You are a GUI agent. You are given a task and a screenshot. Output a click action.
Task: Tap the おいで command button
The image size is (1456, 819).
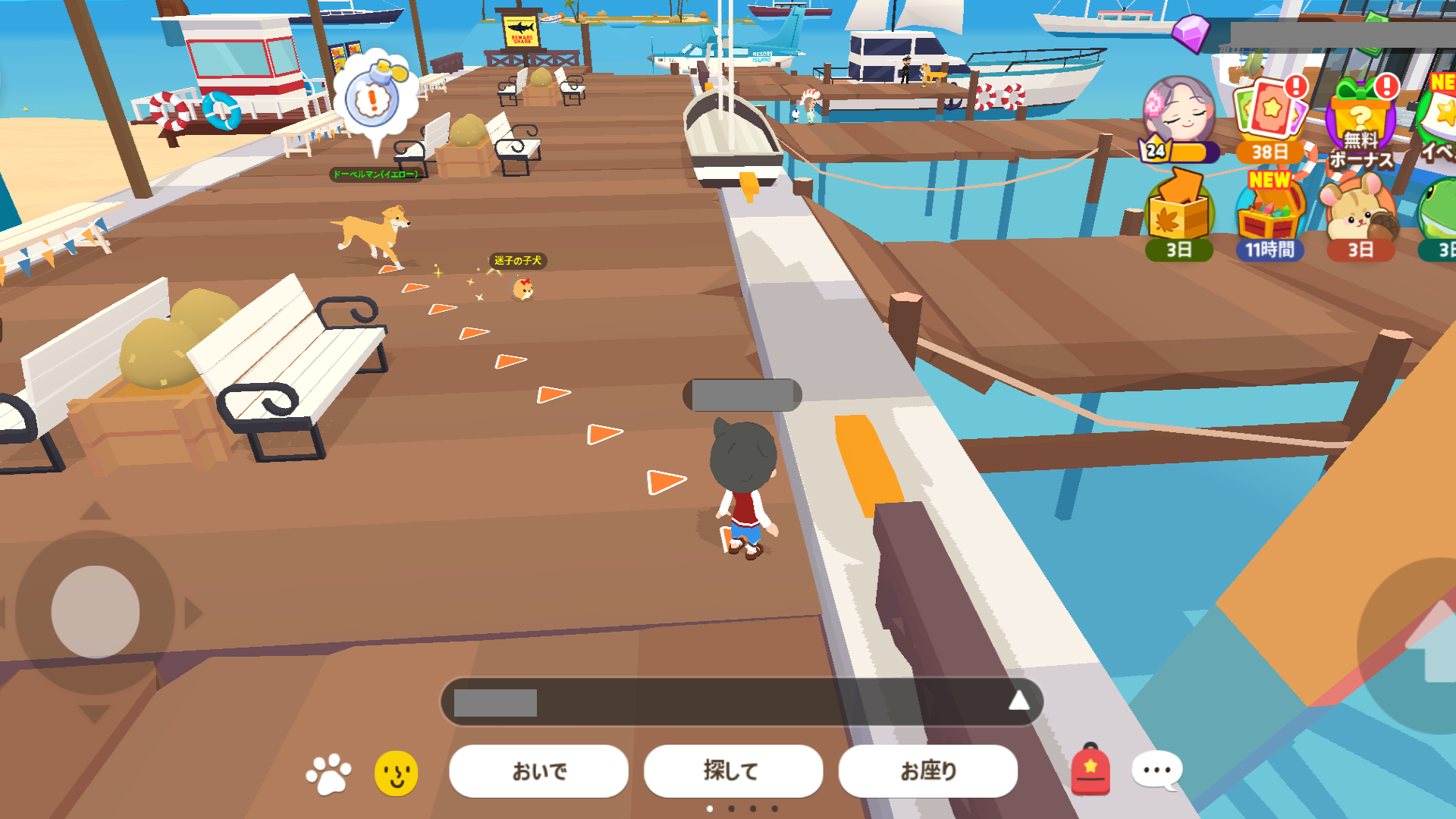538,770
